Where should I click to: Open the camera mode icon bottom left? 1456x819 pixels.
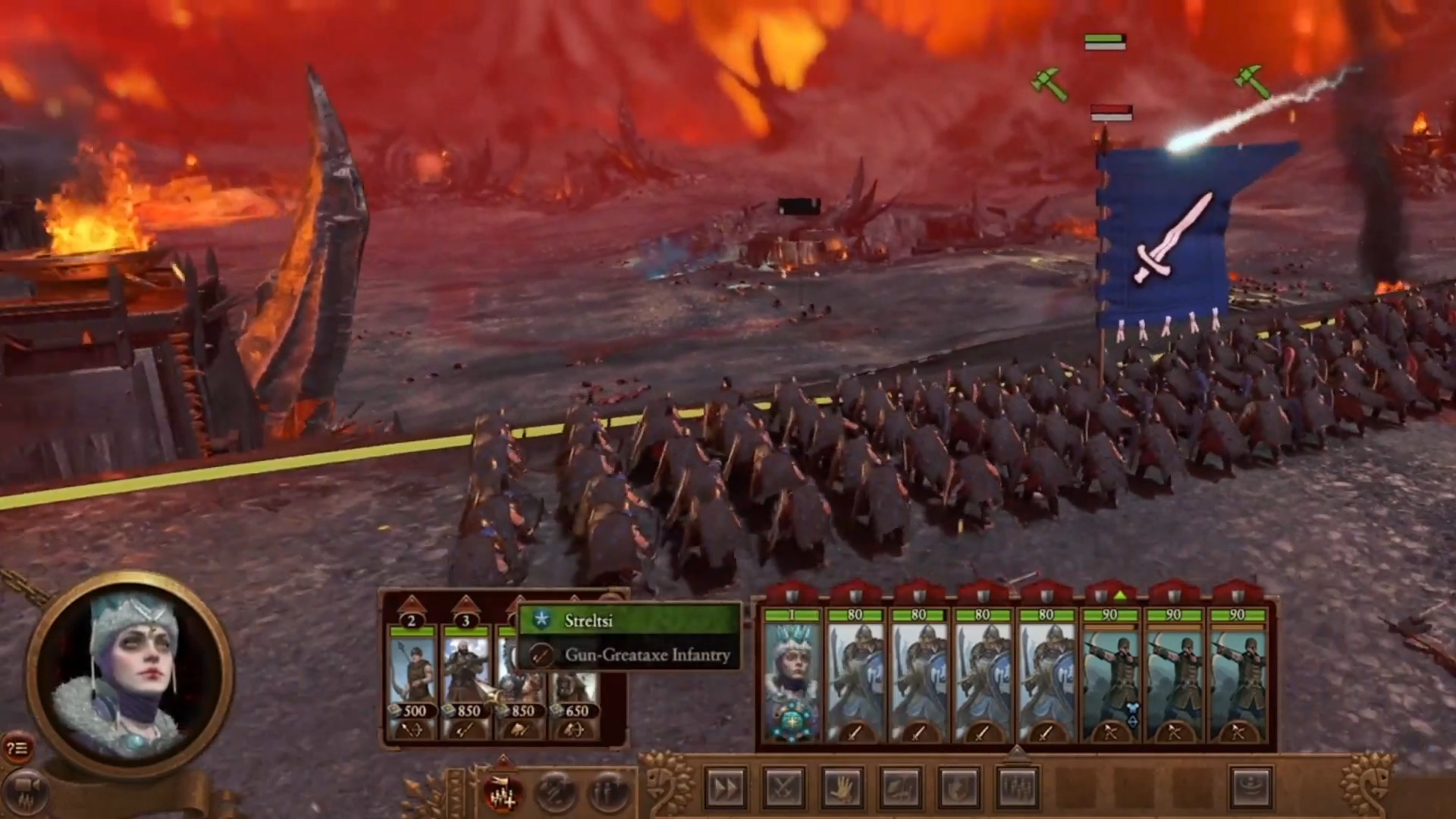[x=25, y=790]
